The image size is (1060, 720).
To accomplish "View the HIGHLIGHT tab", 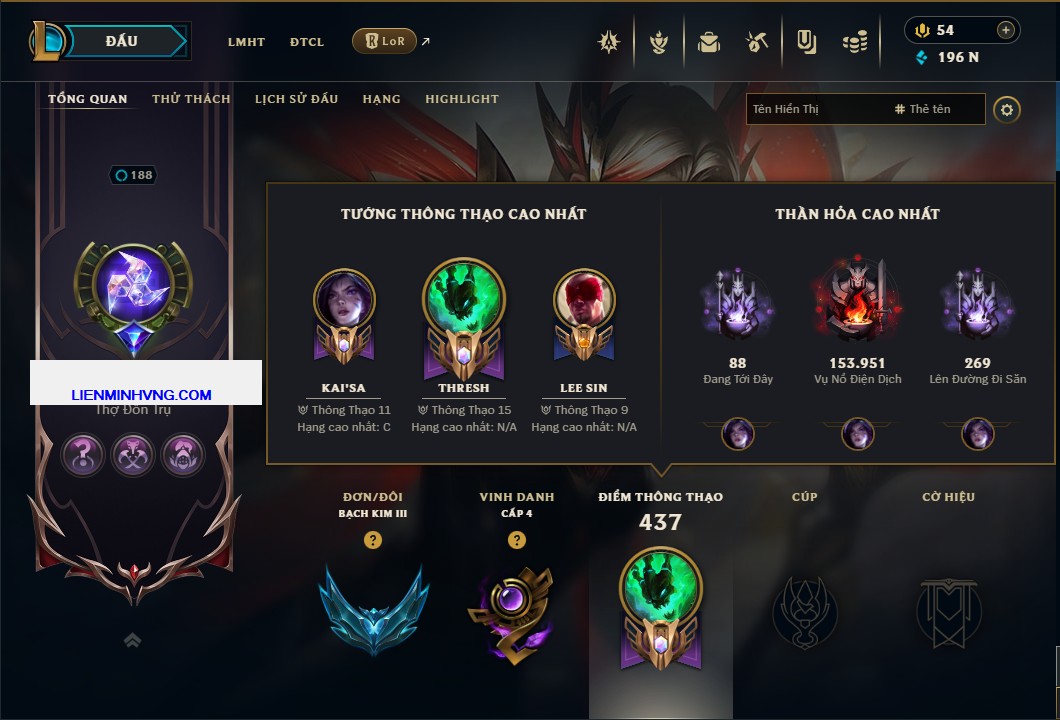I will 462,99.
